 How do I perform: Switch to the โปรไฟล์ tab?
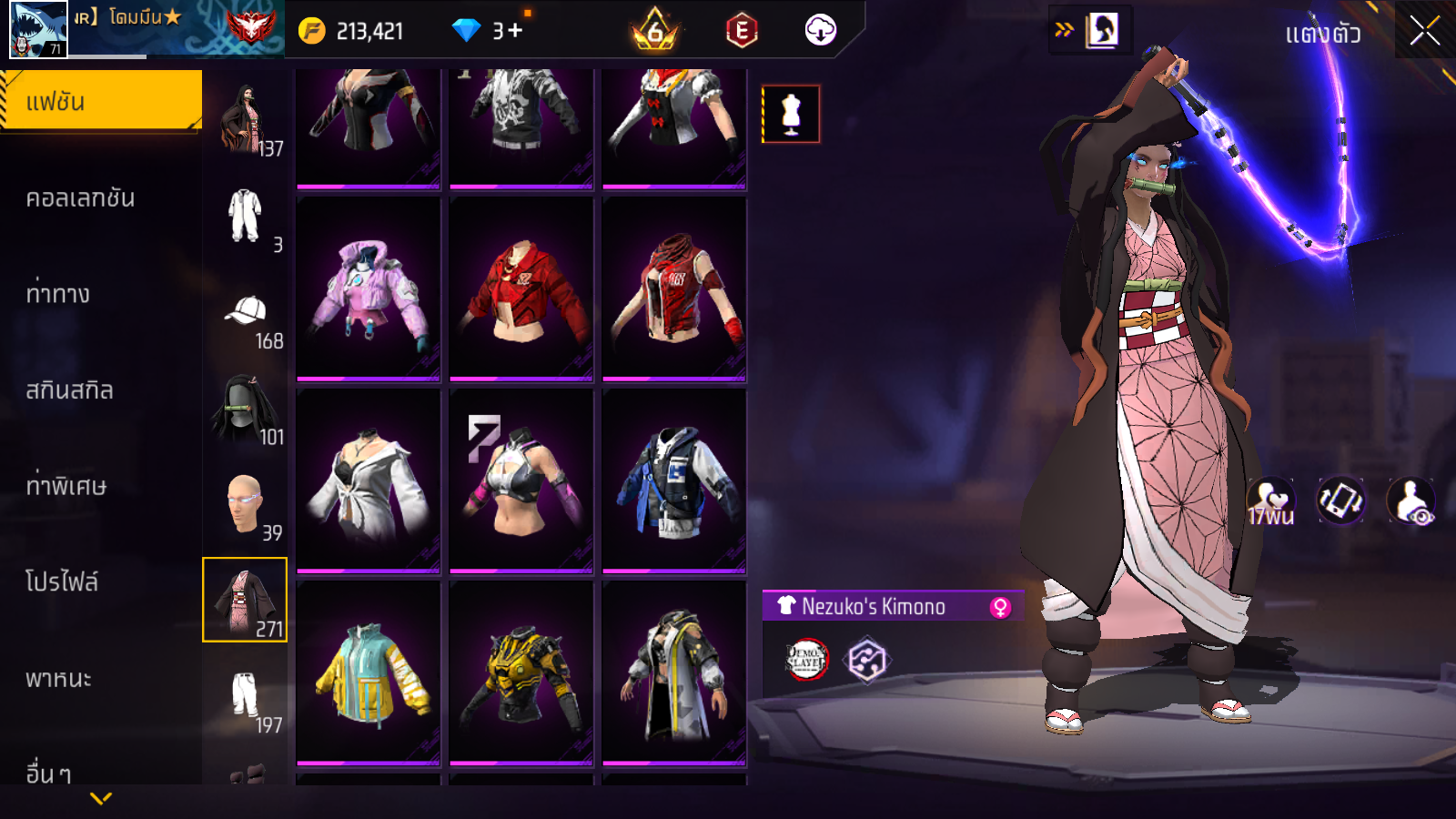coord(62,582)
